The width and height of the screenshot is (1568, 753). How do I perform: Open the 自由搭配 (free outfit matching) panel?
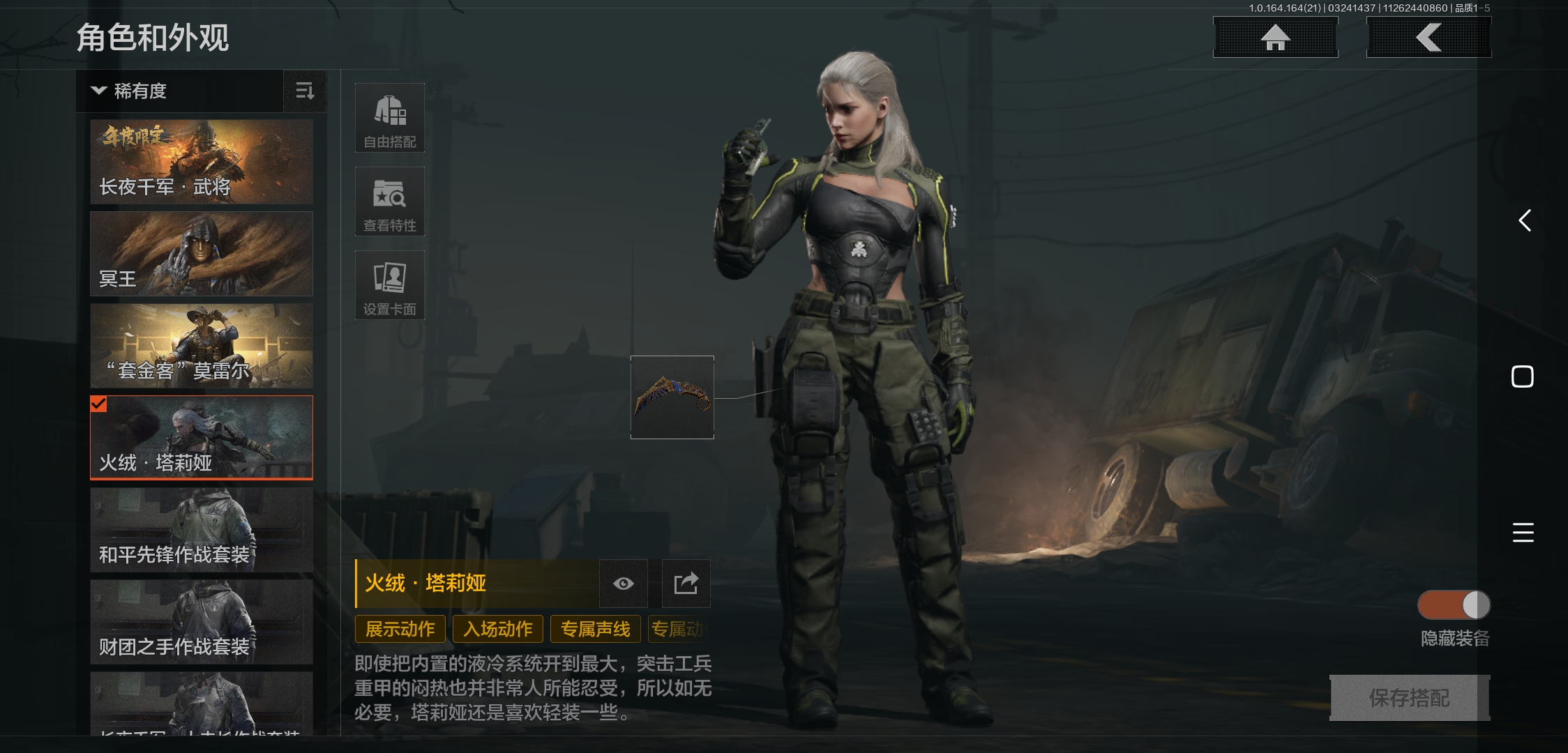coord(390,117)
